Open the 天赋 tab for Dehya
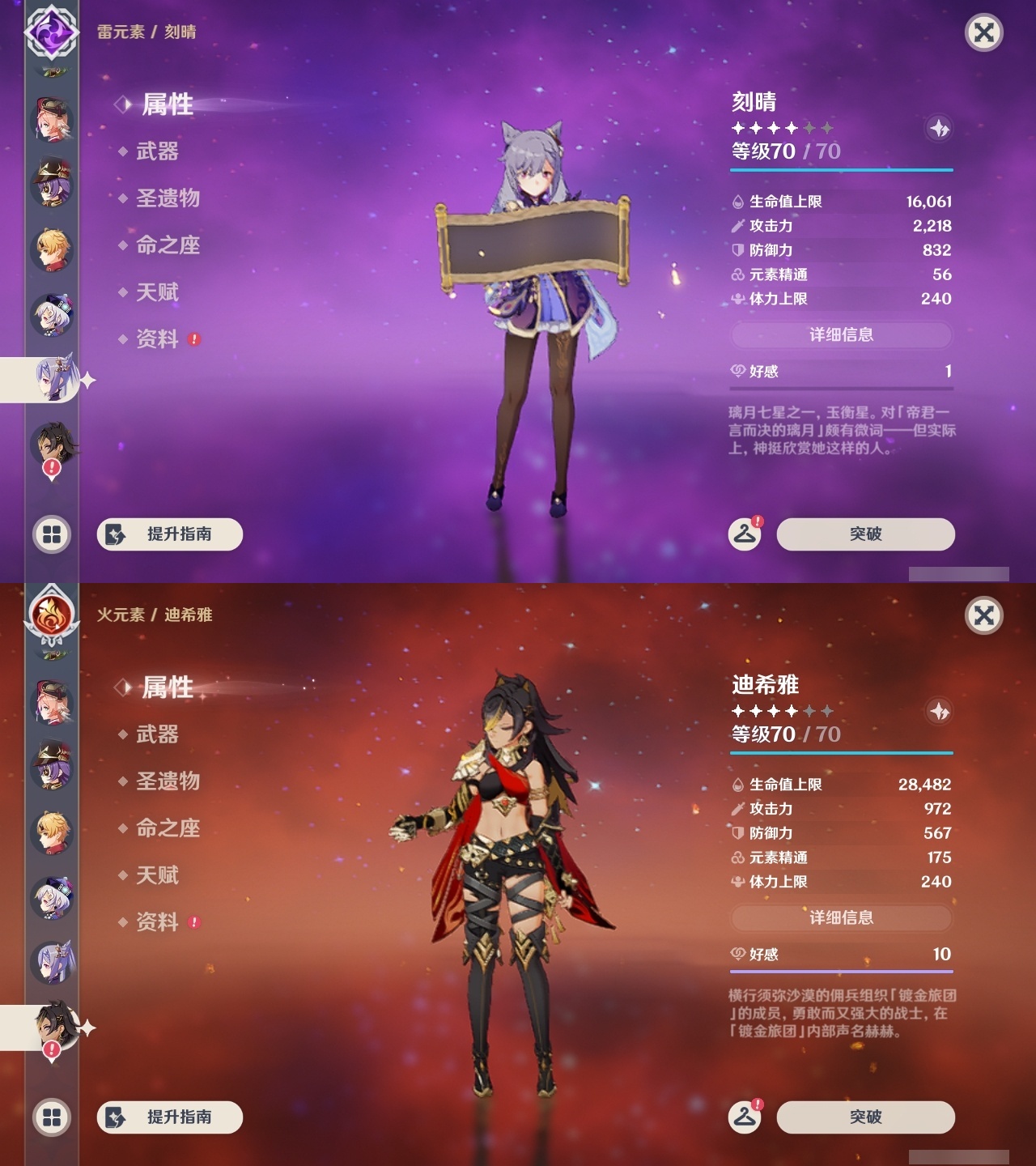 tap(159, 875)
